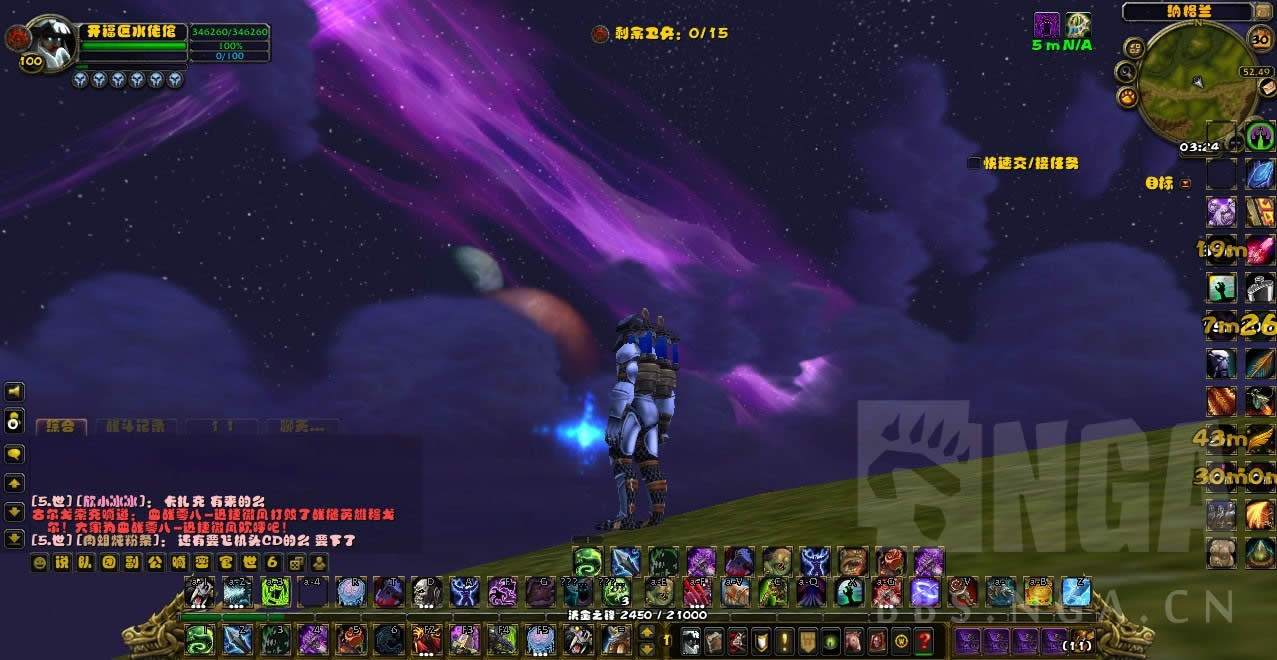1277x660 pixels.
Task: Click the action bar page up arrow
Action: [645, 632]
